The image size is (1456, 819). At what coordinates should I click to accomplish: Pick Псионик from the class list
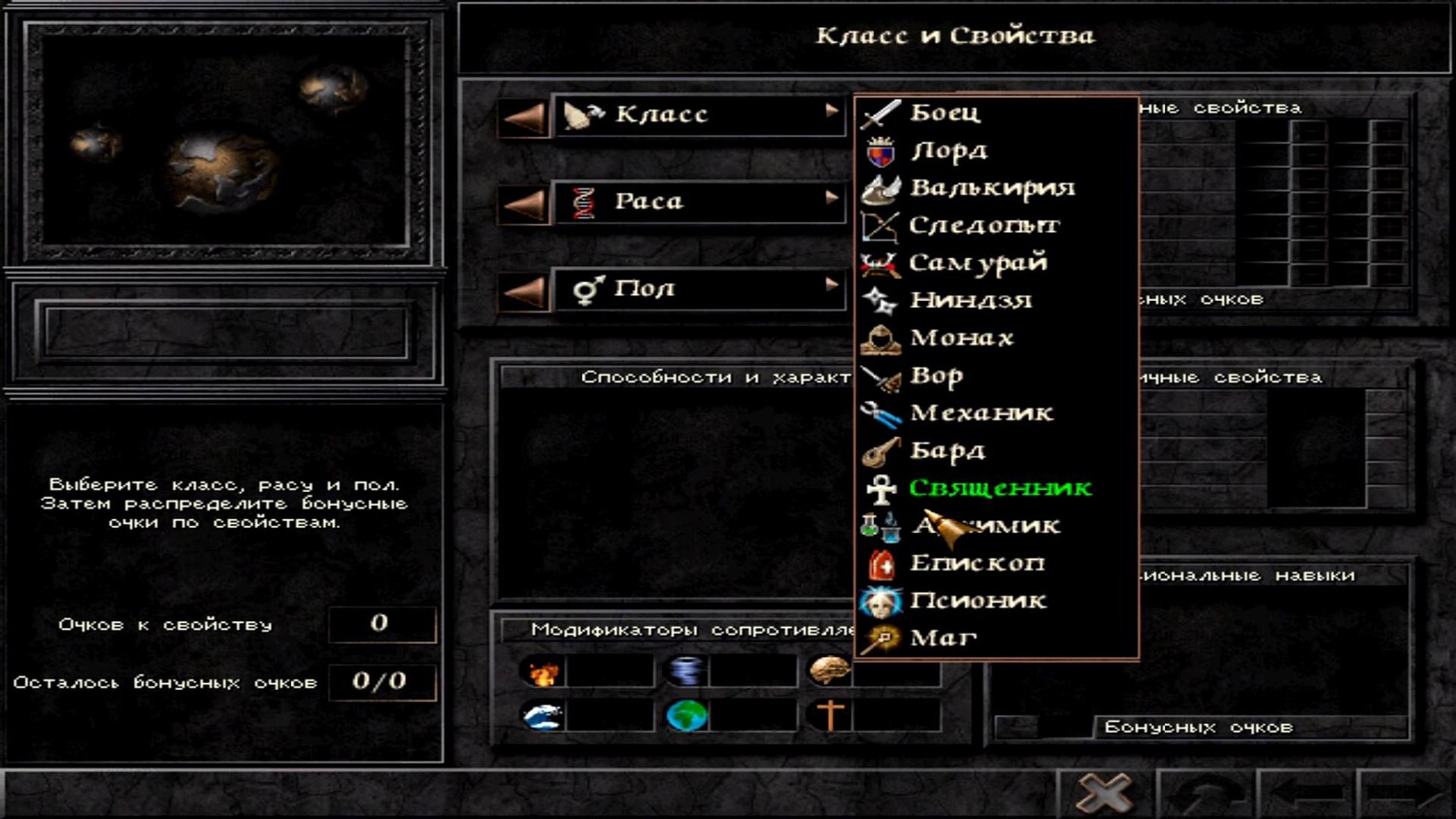pos(977,602)
